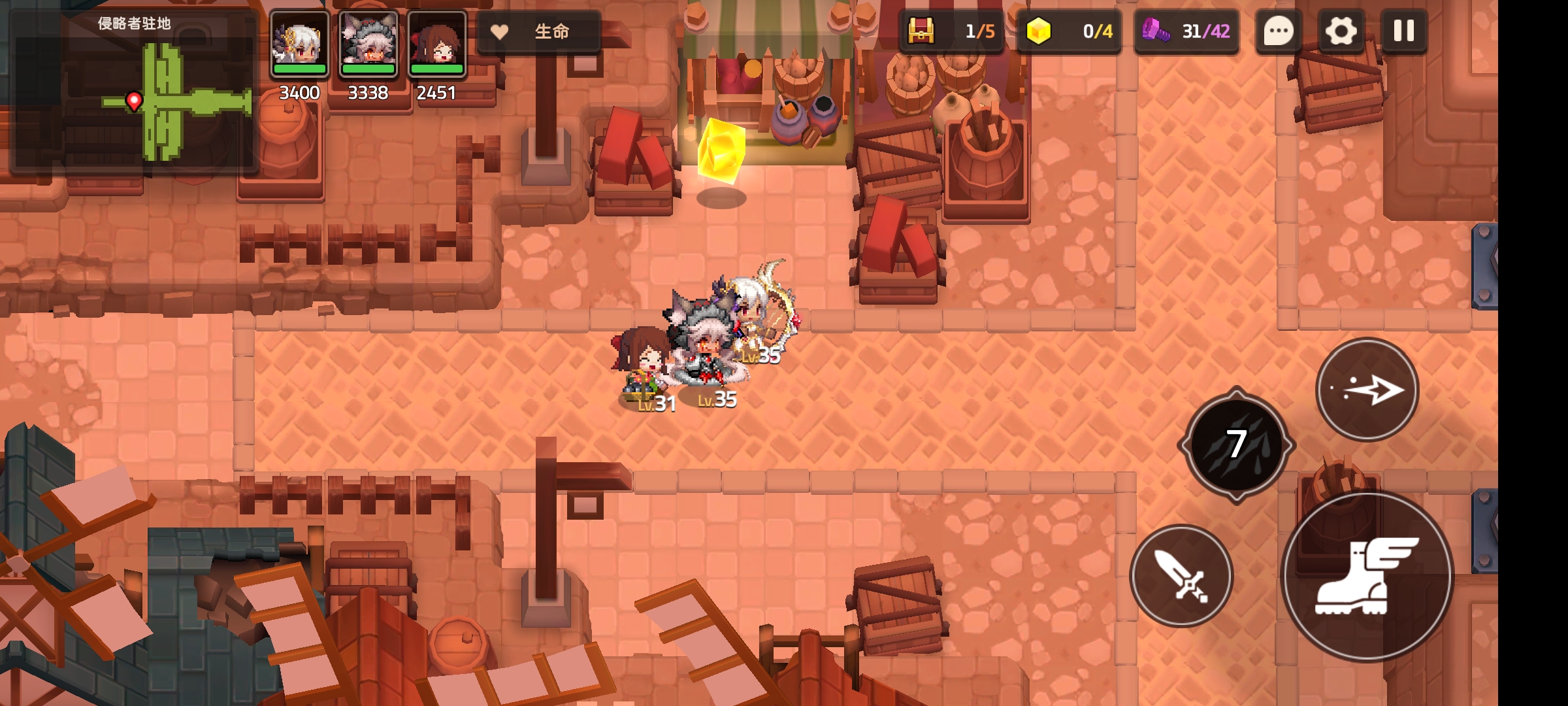Activate the claw chain skill

click(x=1236, y=445)
